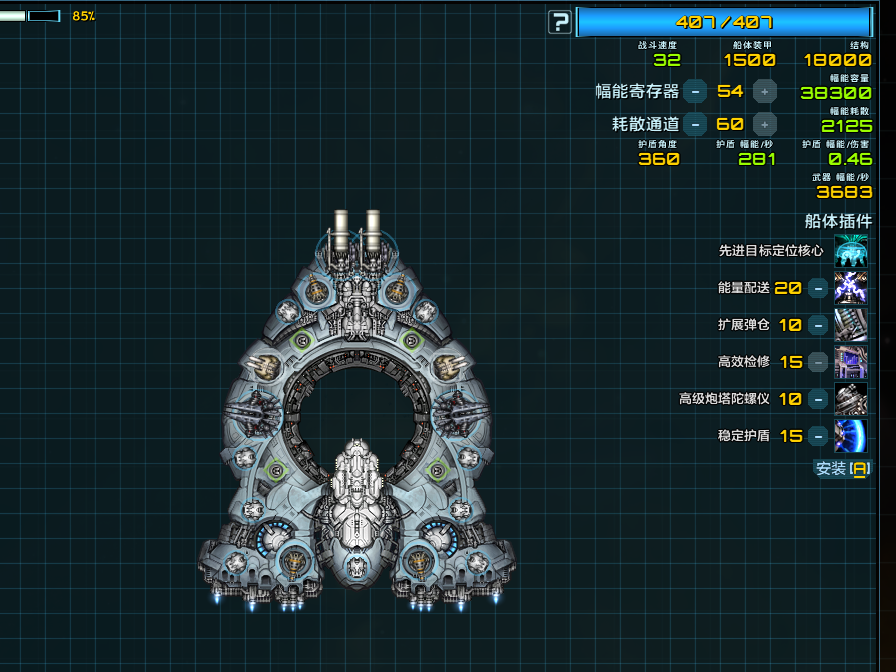Open the 安装 install hullmods button
This screenshot has height=672, width=896.
pyautogui.click(x=843, y=468)
